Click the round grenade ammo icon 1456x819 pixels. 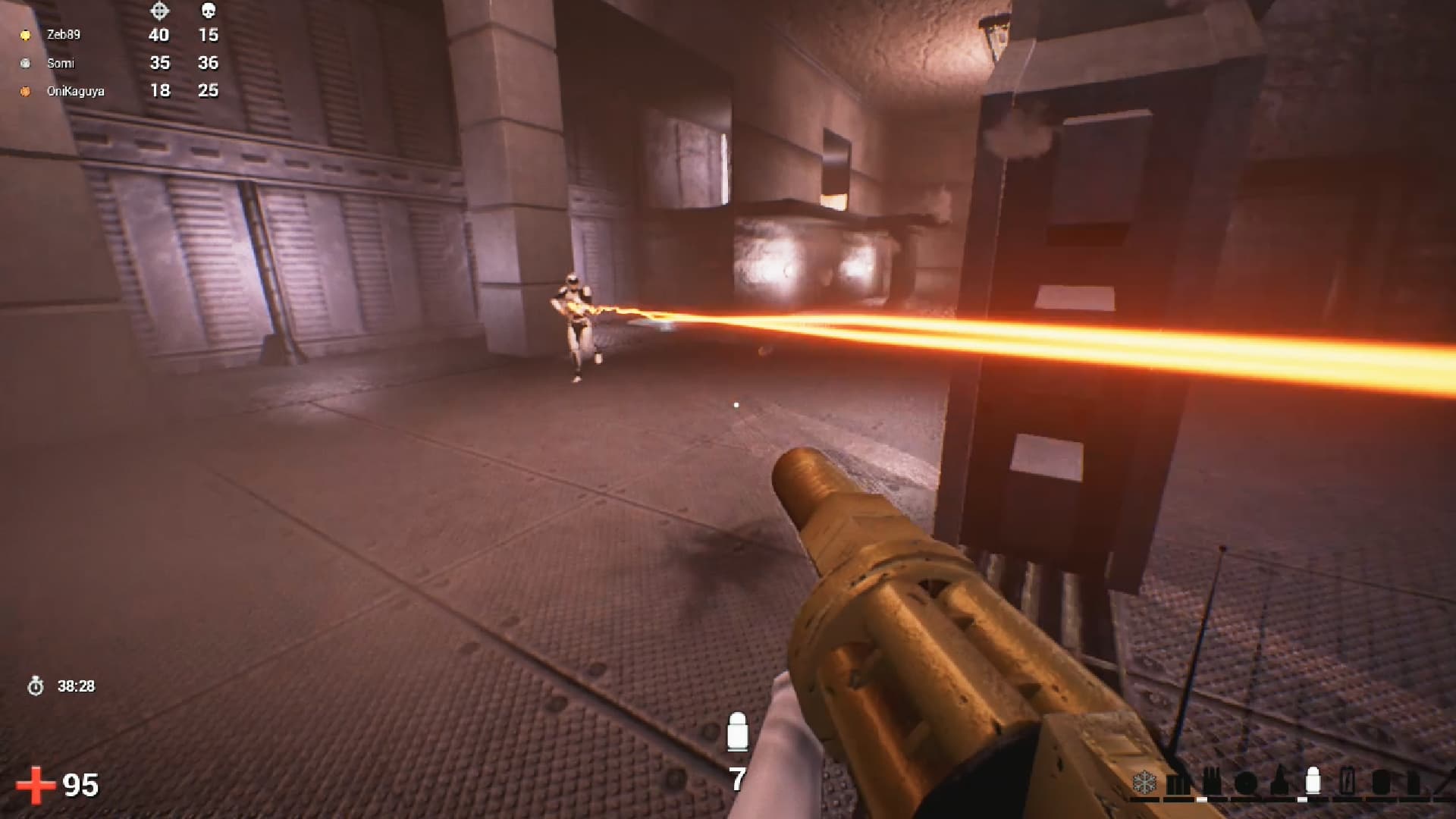coord(1244,783)
